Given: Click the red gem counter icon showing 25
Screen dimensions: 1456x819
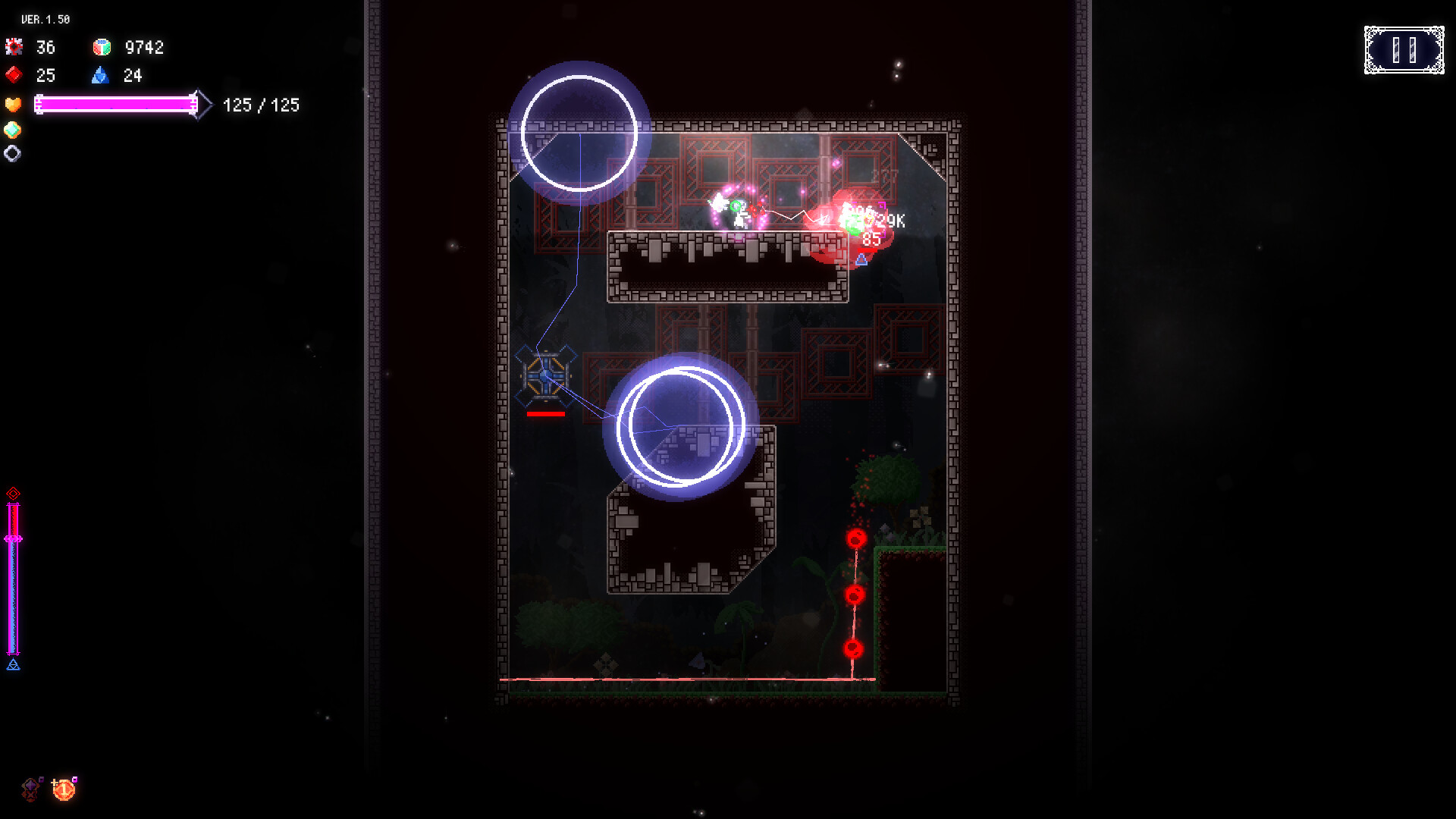Looking at the screenshot, I should (13, 76).
